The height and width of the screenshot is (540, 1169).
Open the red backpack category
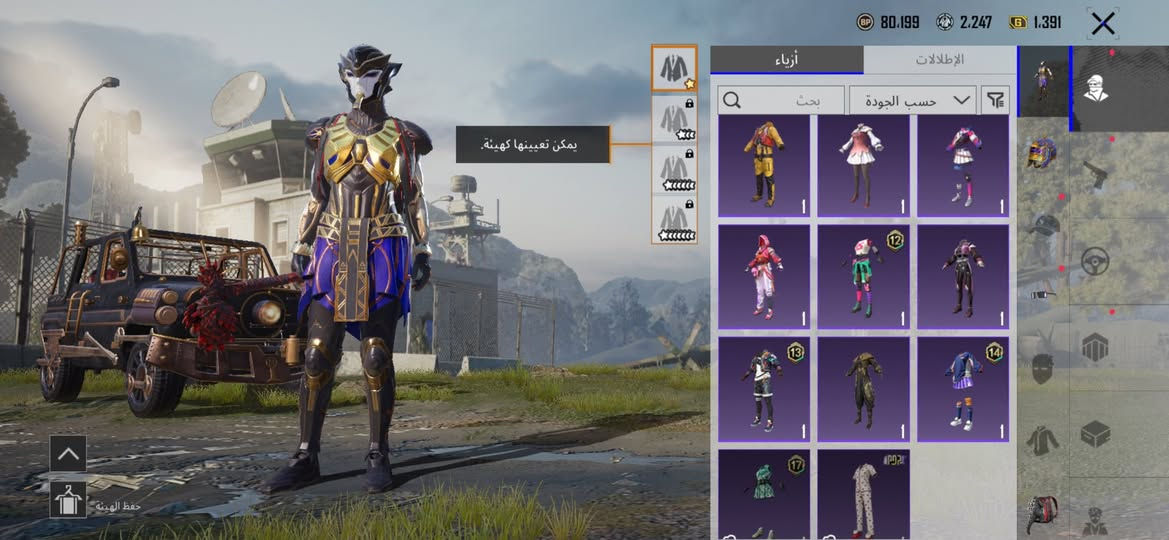point(1042,514)
